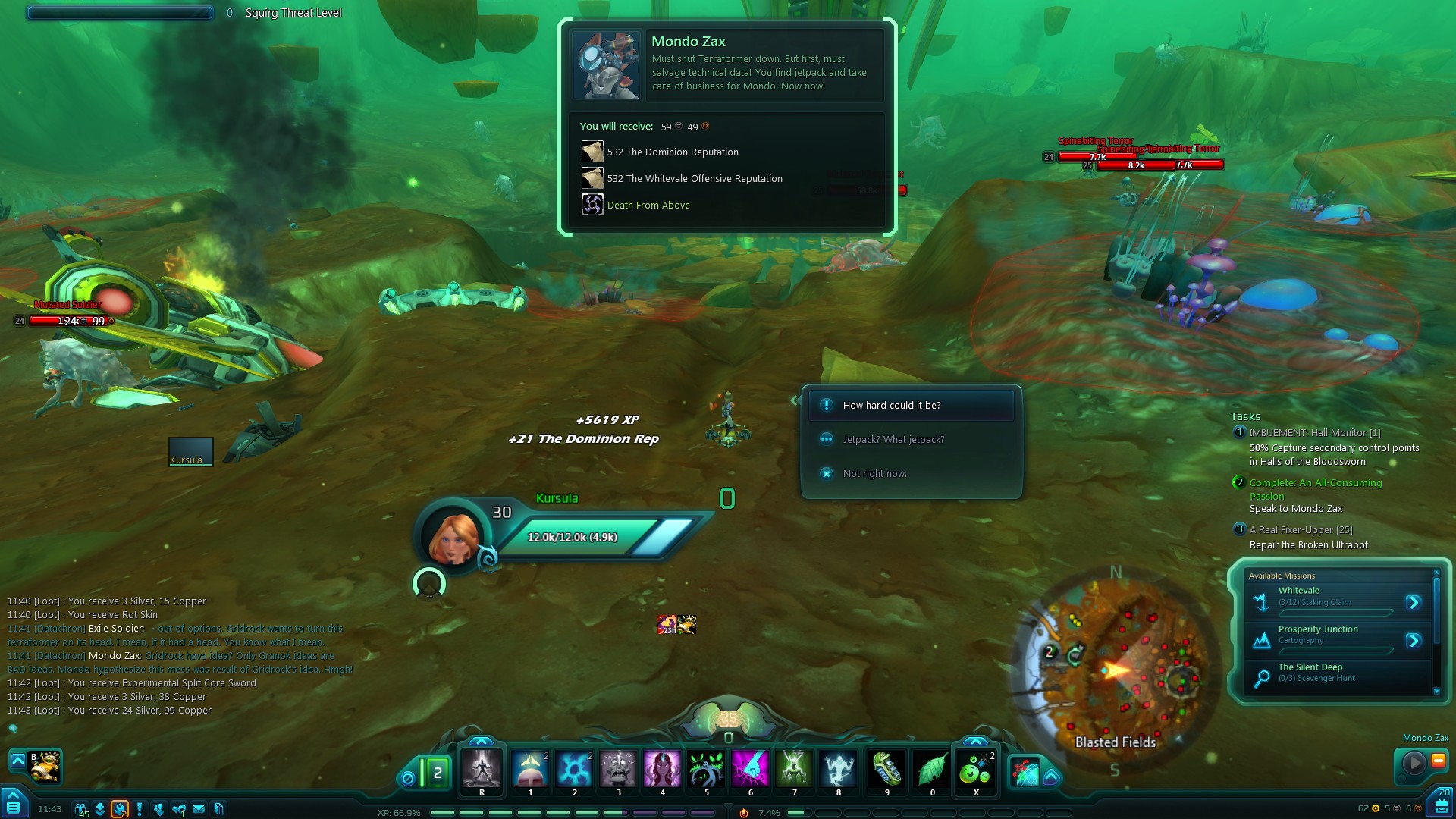1456x819 pixels.
Task: Play the Mondo Zax datachron message
Action: pos(1414,762)
